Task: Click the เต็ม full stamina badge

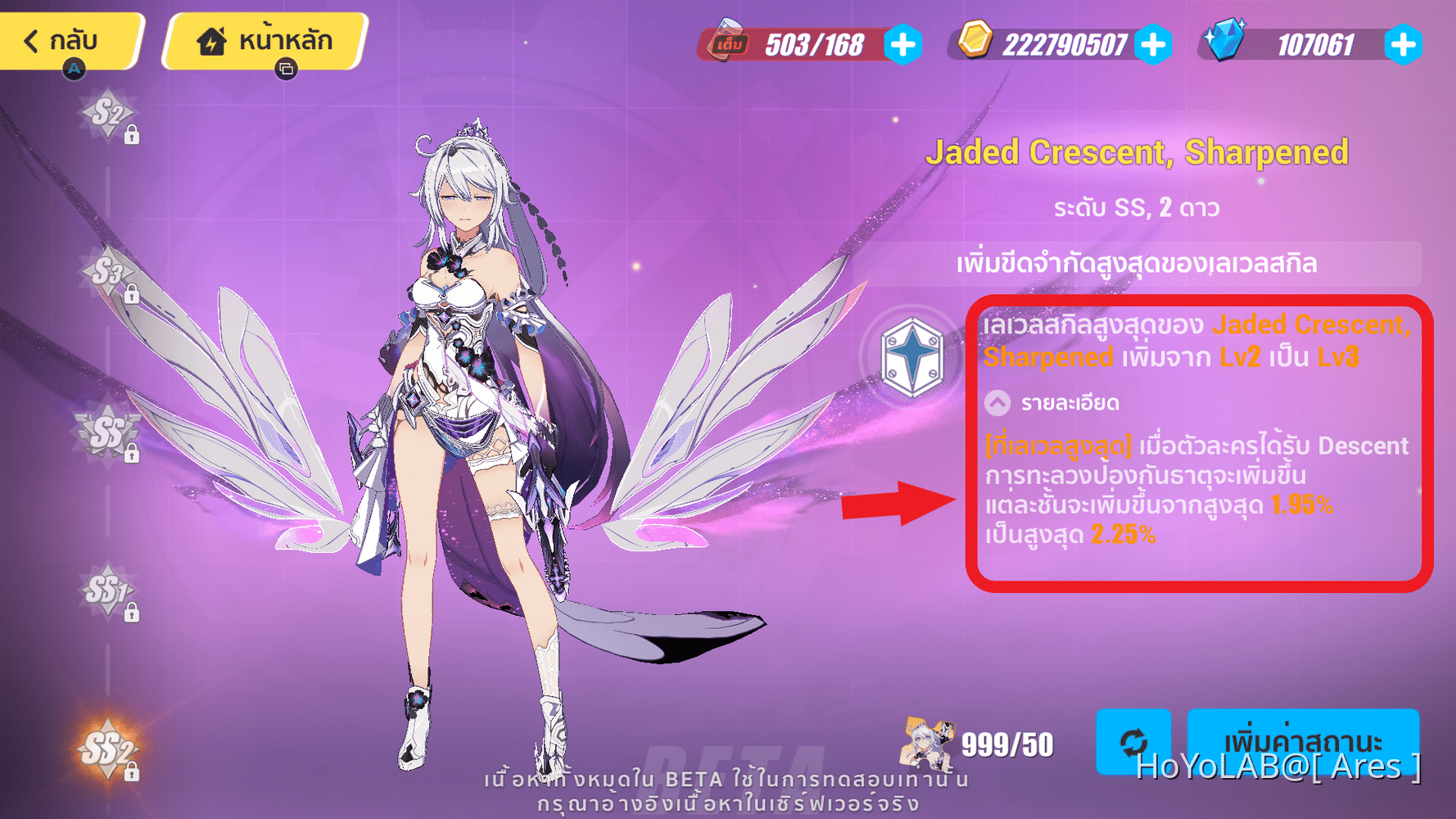Action: (x=731, y=43)
